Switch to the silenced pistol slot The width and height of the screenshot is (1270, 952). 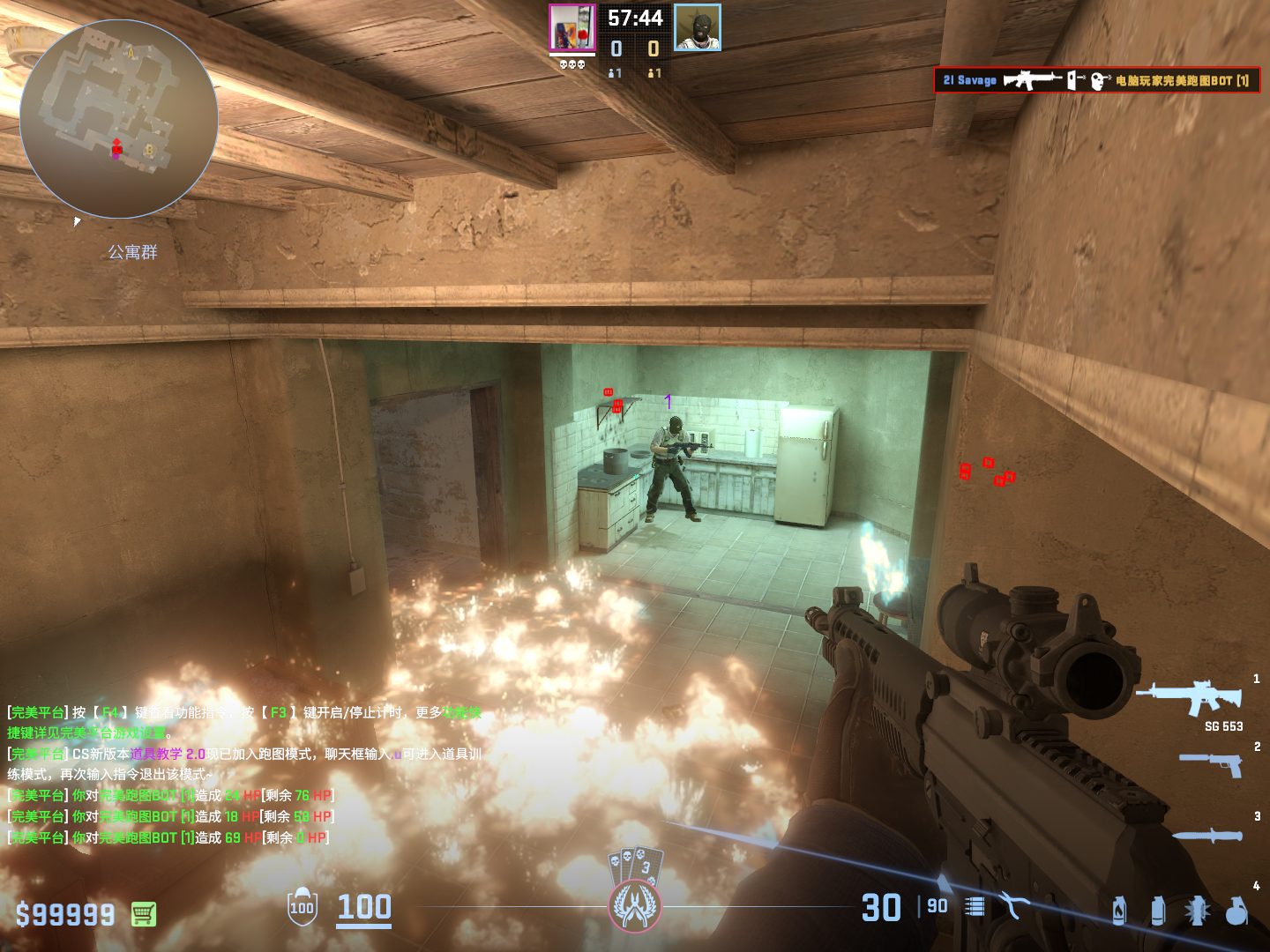(x=1212, y=762)
